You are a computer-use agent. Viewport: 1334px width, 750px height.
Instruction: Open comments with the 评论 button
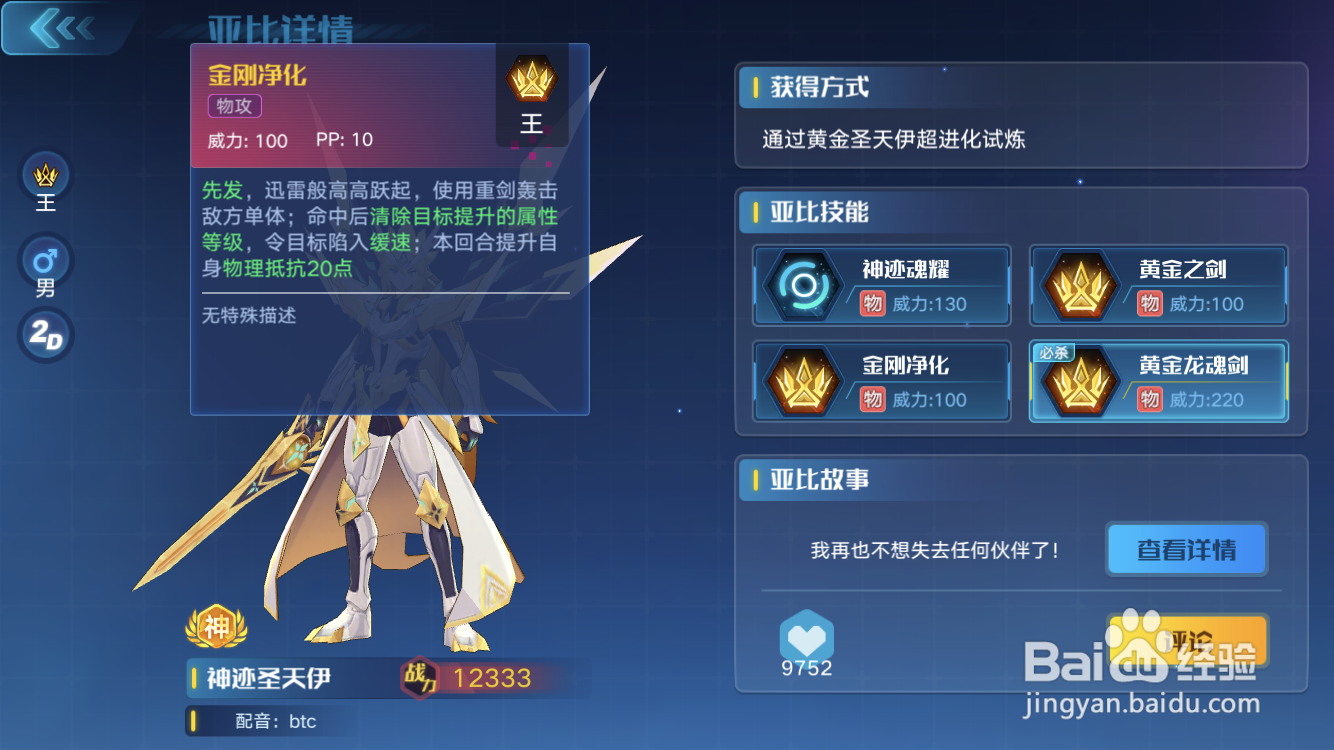[1186, 642]
